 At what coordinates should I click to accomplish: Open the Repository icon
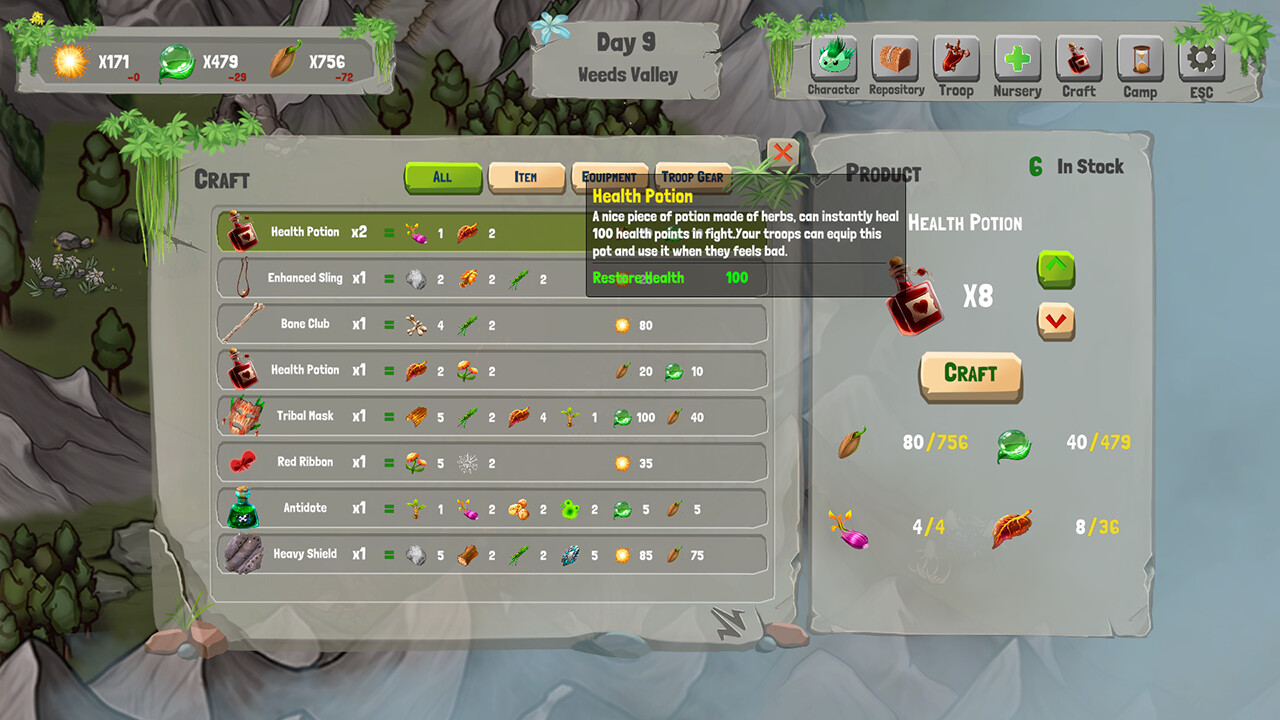click(x=895, y=62)
